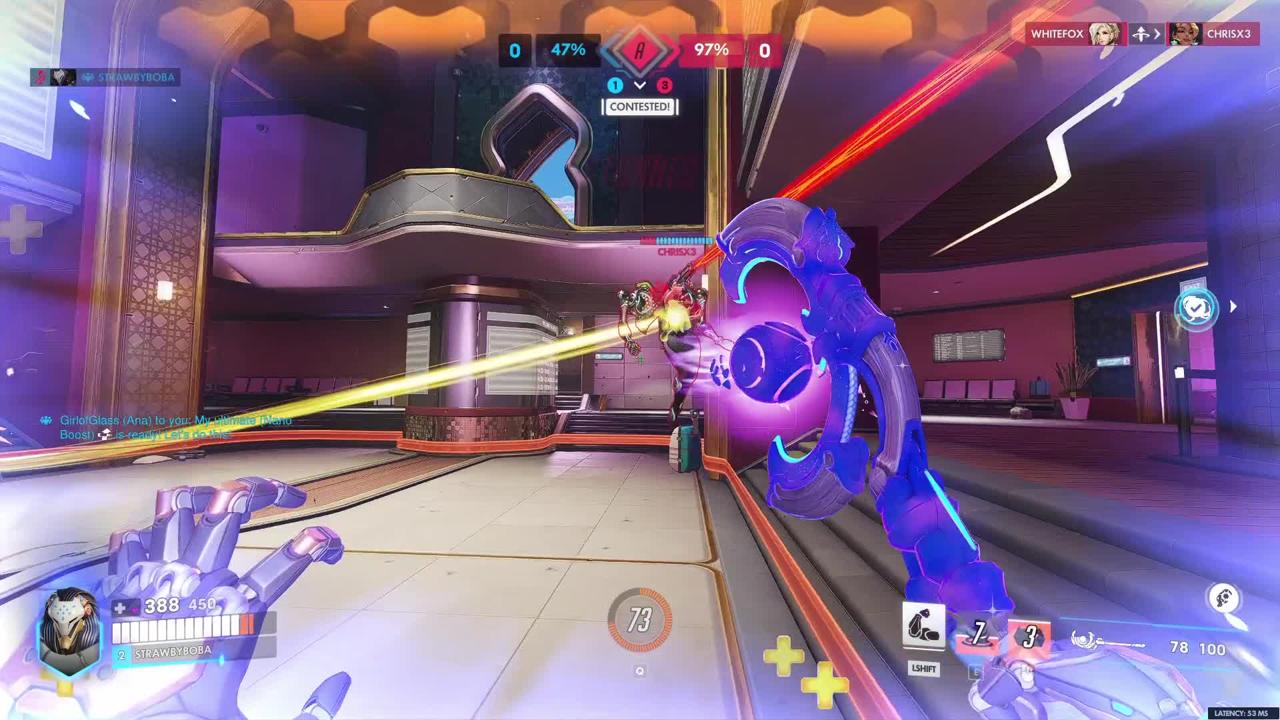Select the ability showing a 7 cooldown

[979, 634]
